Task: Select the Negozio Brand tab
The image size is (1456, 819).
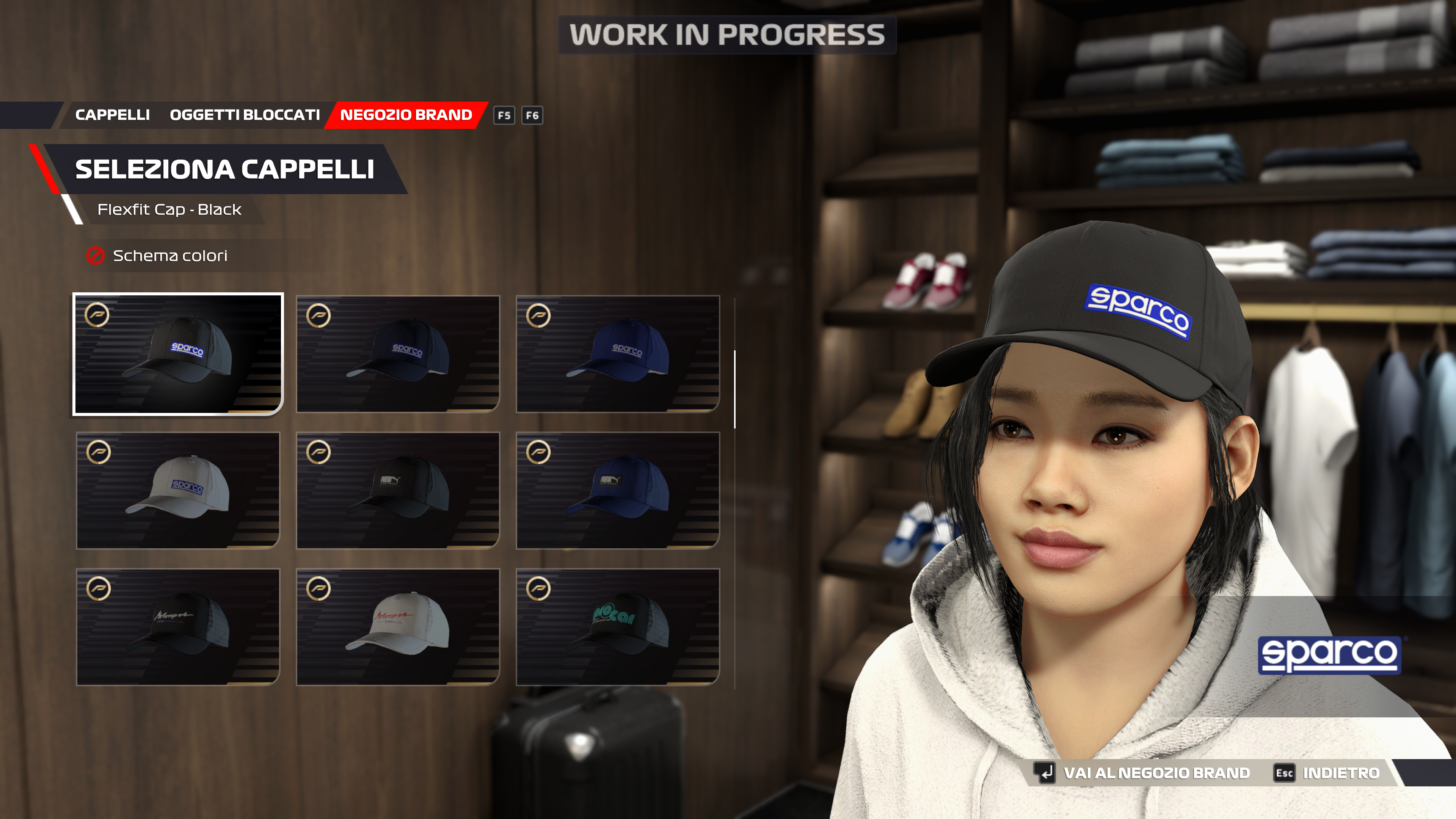Action: click(x=406, y=115)
